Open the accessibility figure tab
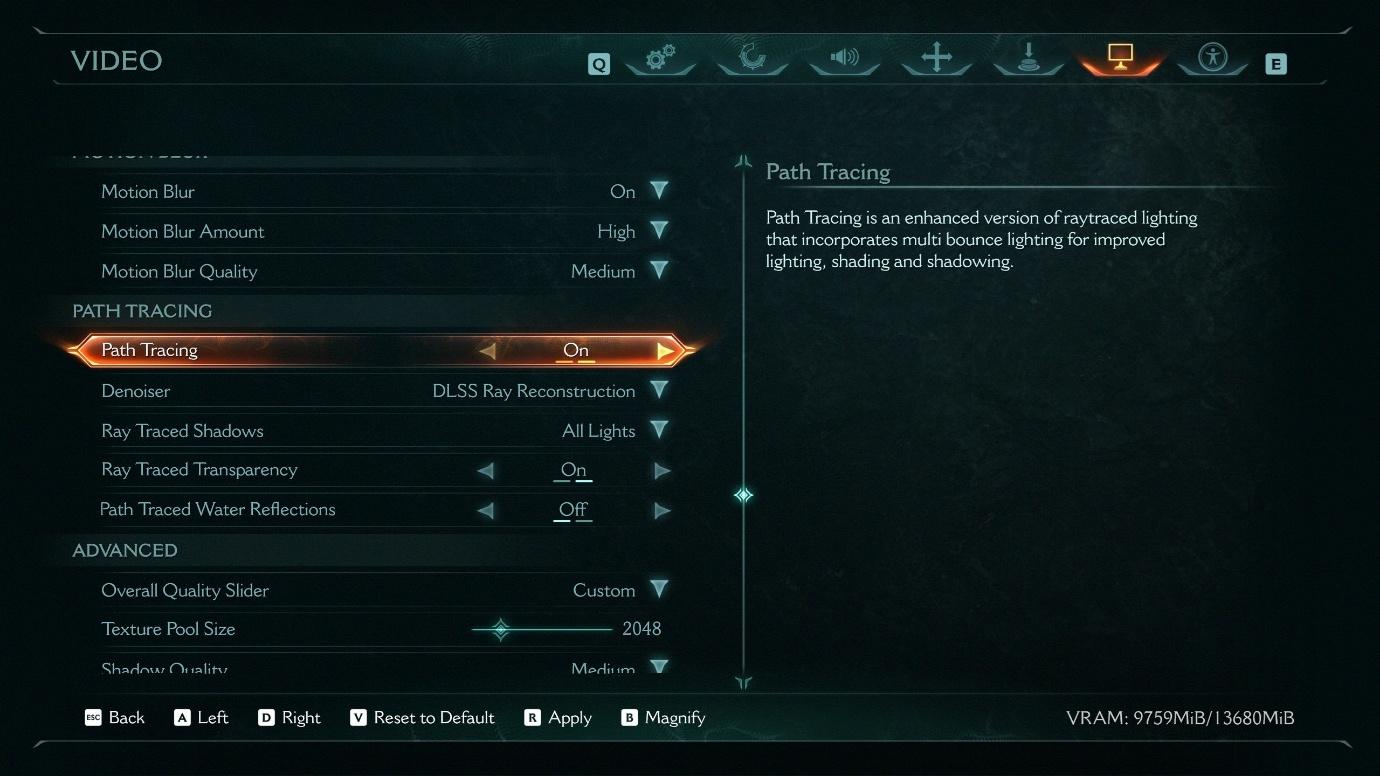 tap(1213, 57)
